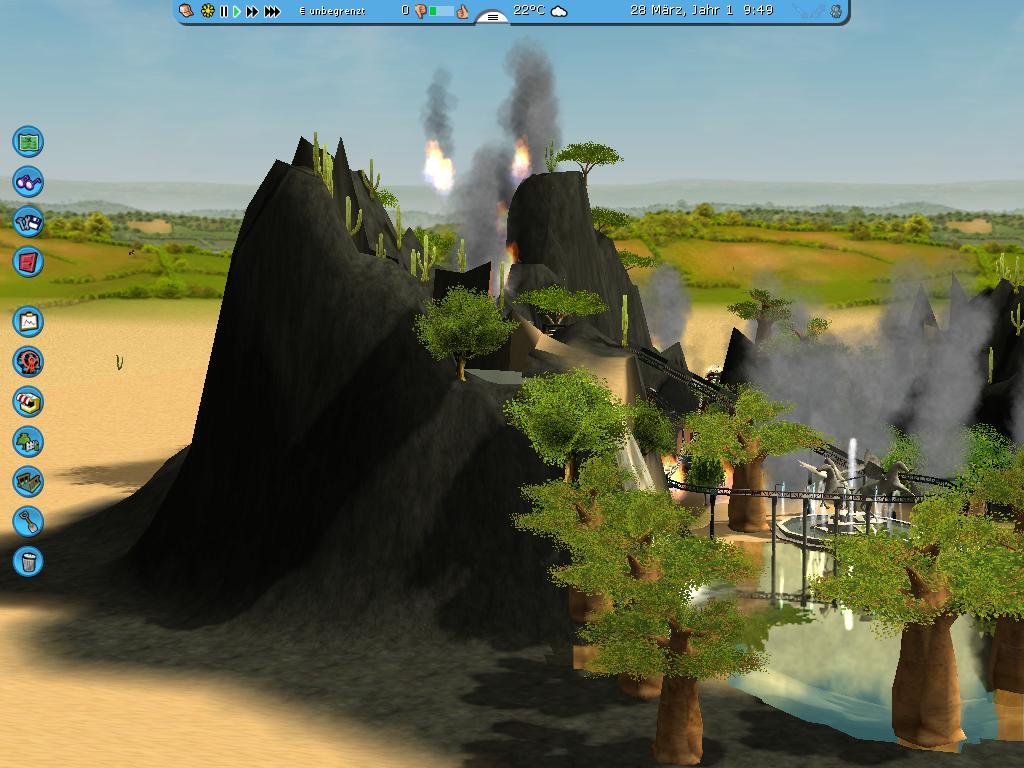
Task: Click the thumbs-up park rating icon
Action: 462,11
